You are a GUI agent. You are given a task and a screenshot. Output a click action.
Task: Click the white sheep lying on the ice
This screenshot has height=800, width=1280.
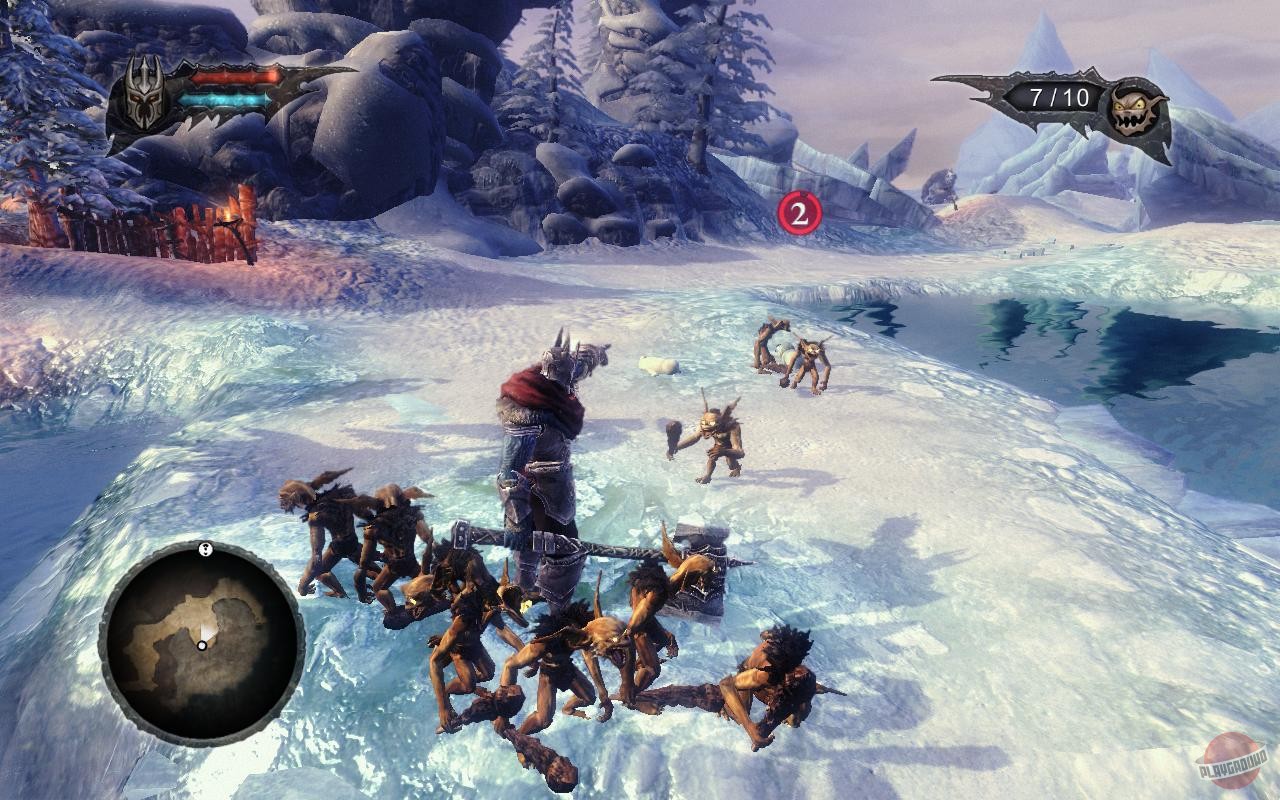click(655, 365)
